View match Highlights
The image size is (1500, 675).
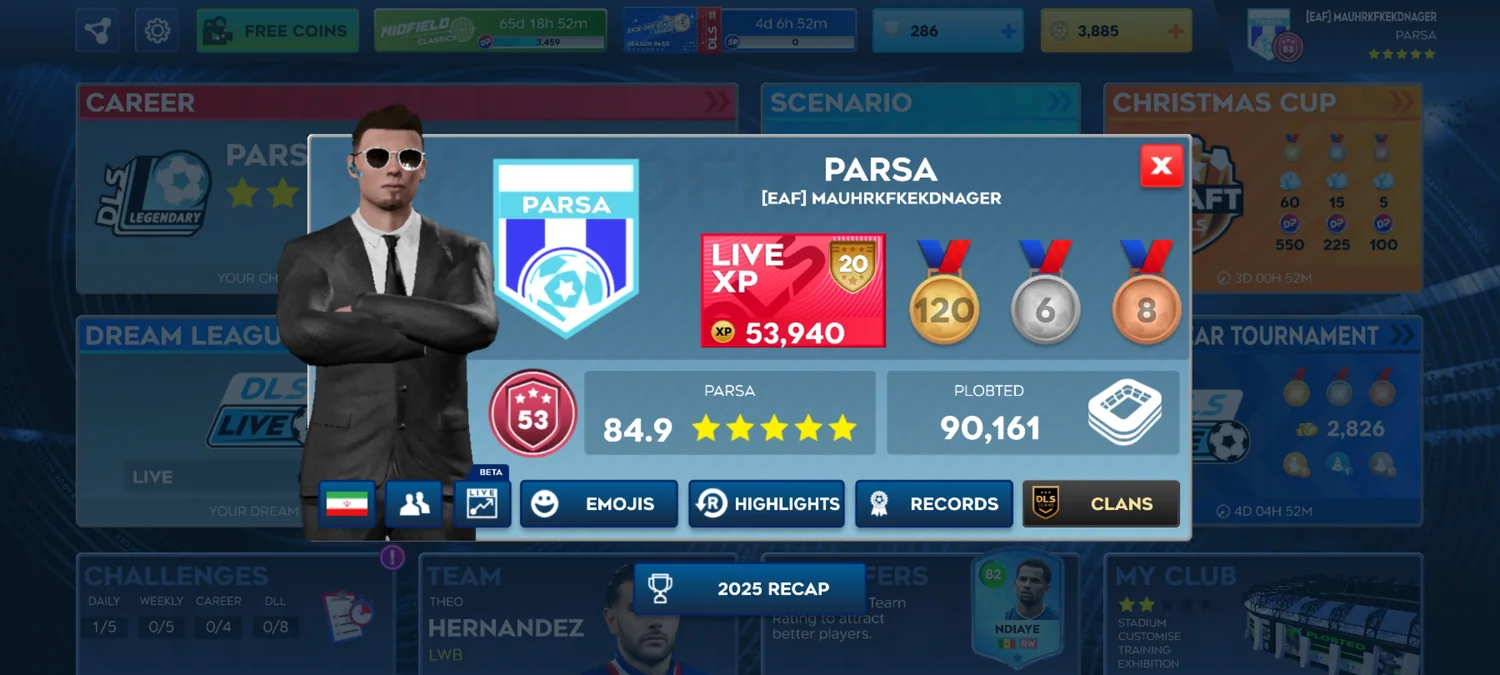tap(766, 504)
